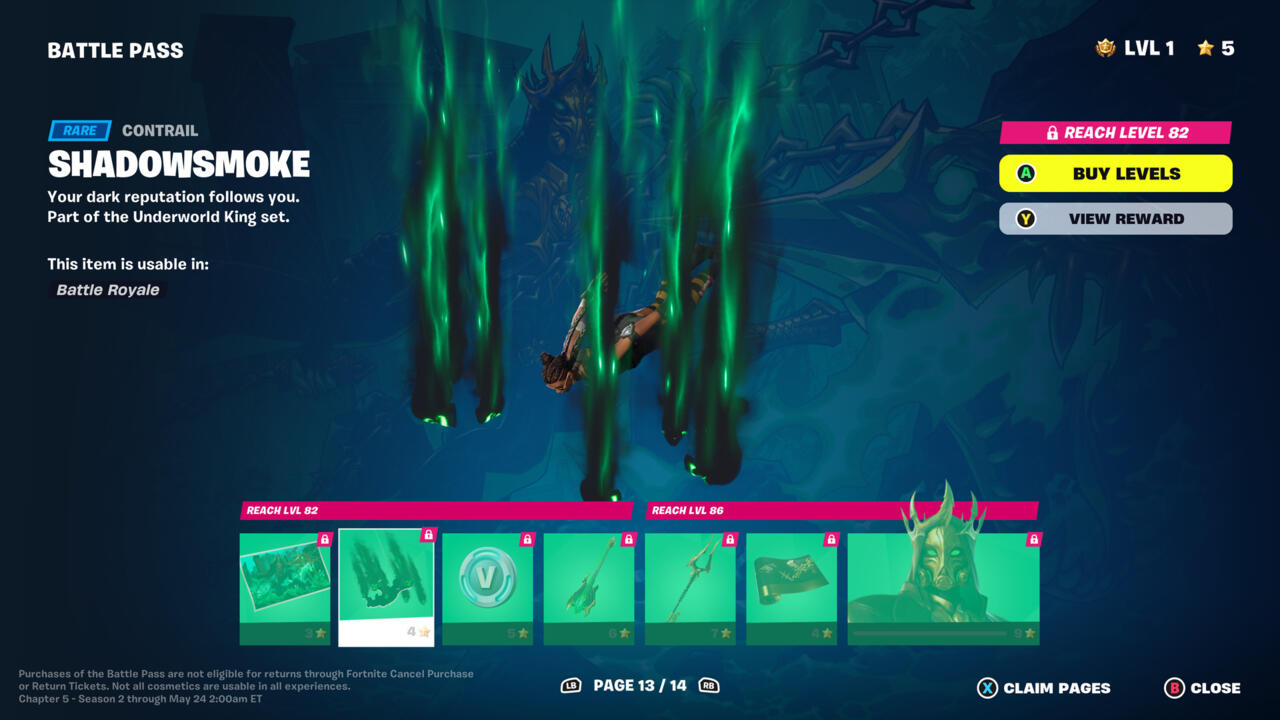Open View Reward for Shadowsmoke
This screenshot has width=1280, height=720.
(x=1115, y=219)
